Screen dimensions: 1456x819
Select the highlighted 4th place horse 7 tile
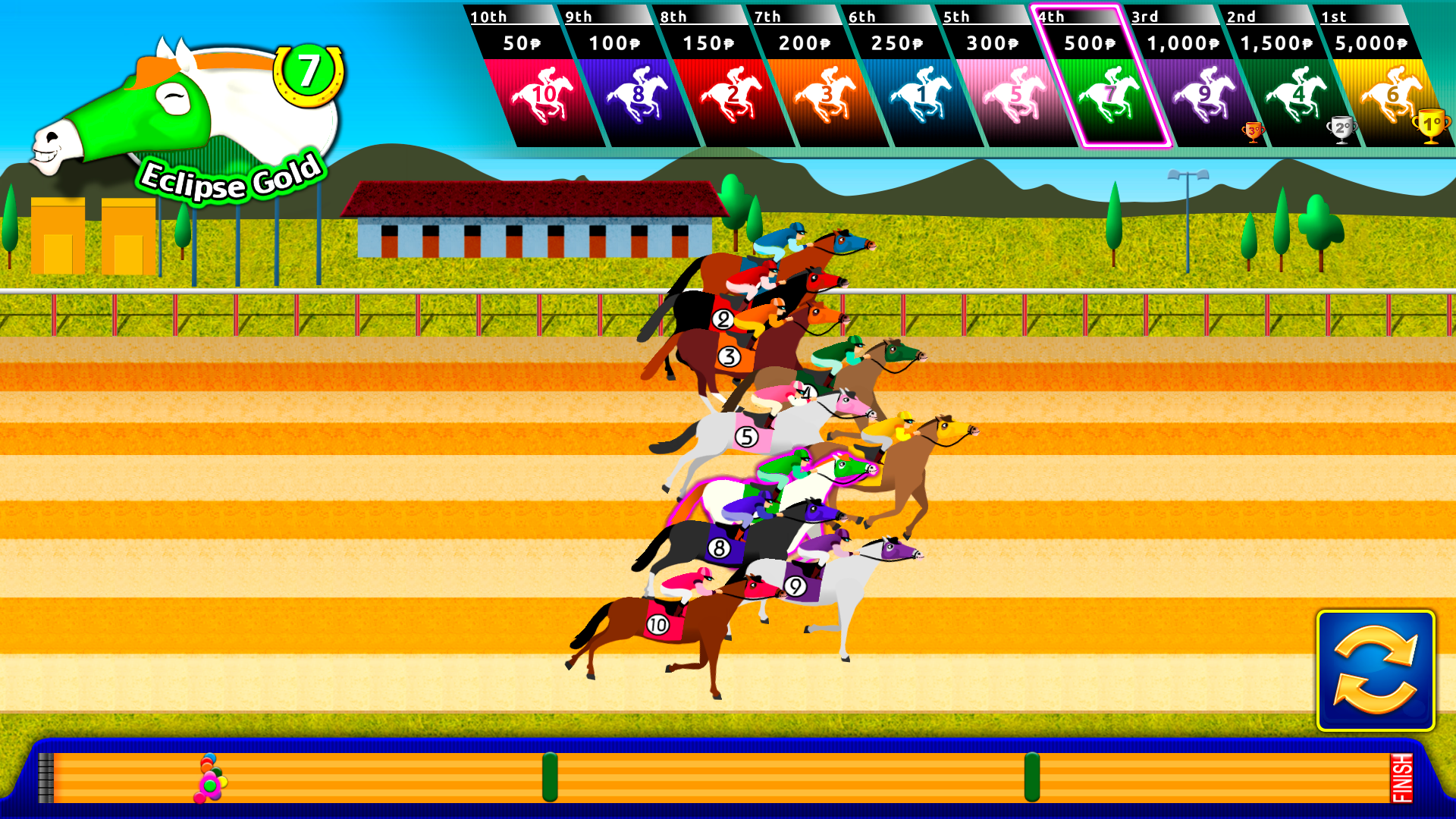1108,95
